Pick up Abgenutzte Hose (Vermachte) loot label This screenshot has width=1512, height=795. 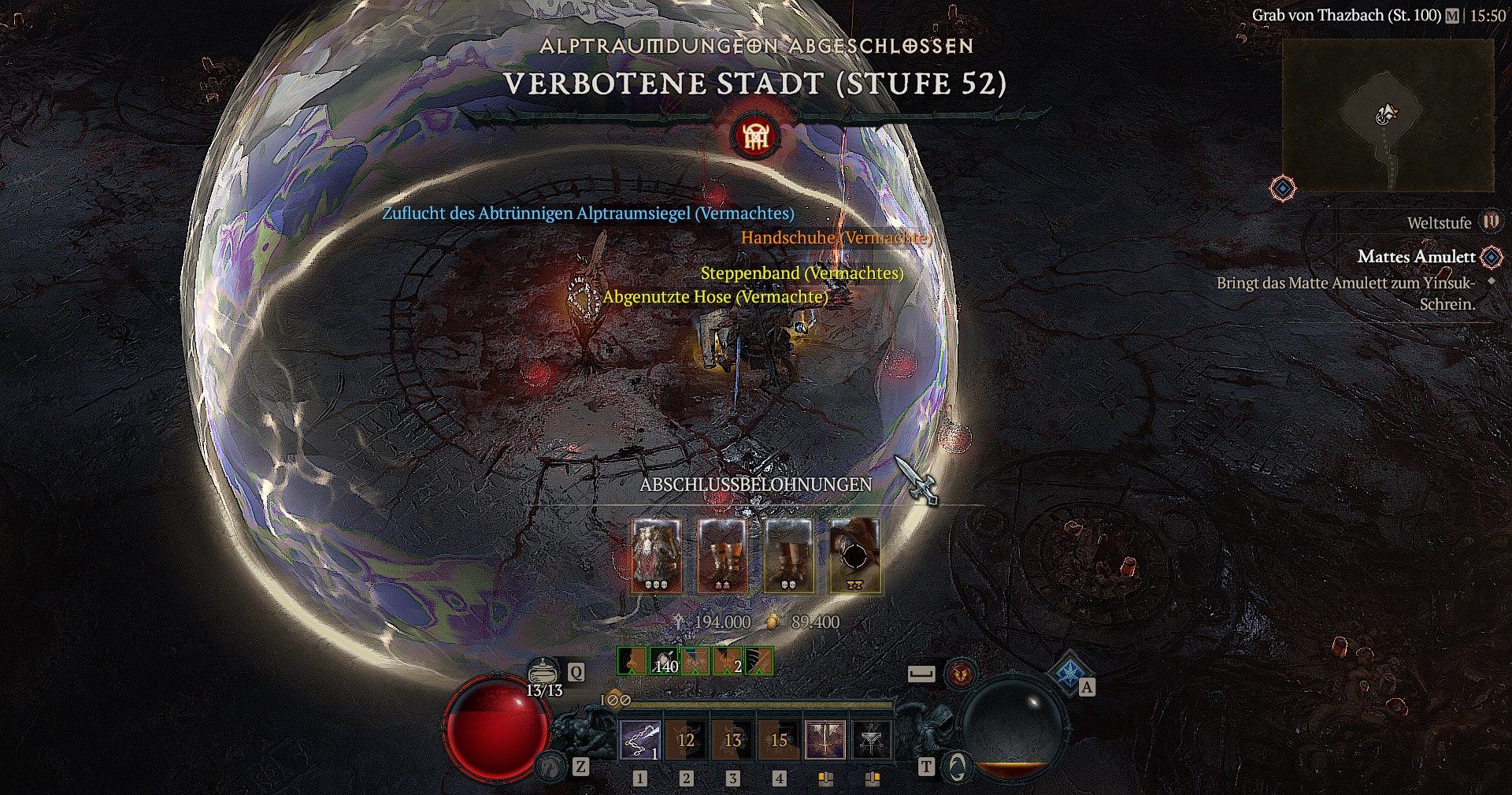[715, 297]
